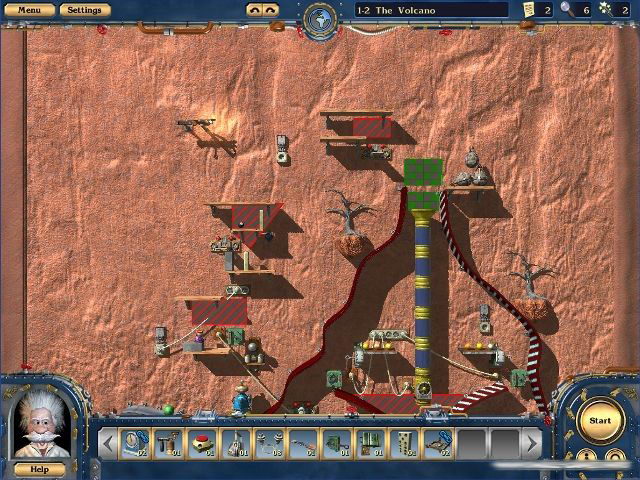Show more parts with the right arrow
This screenshot has height=480, width=640.
[x=533, y=441]
